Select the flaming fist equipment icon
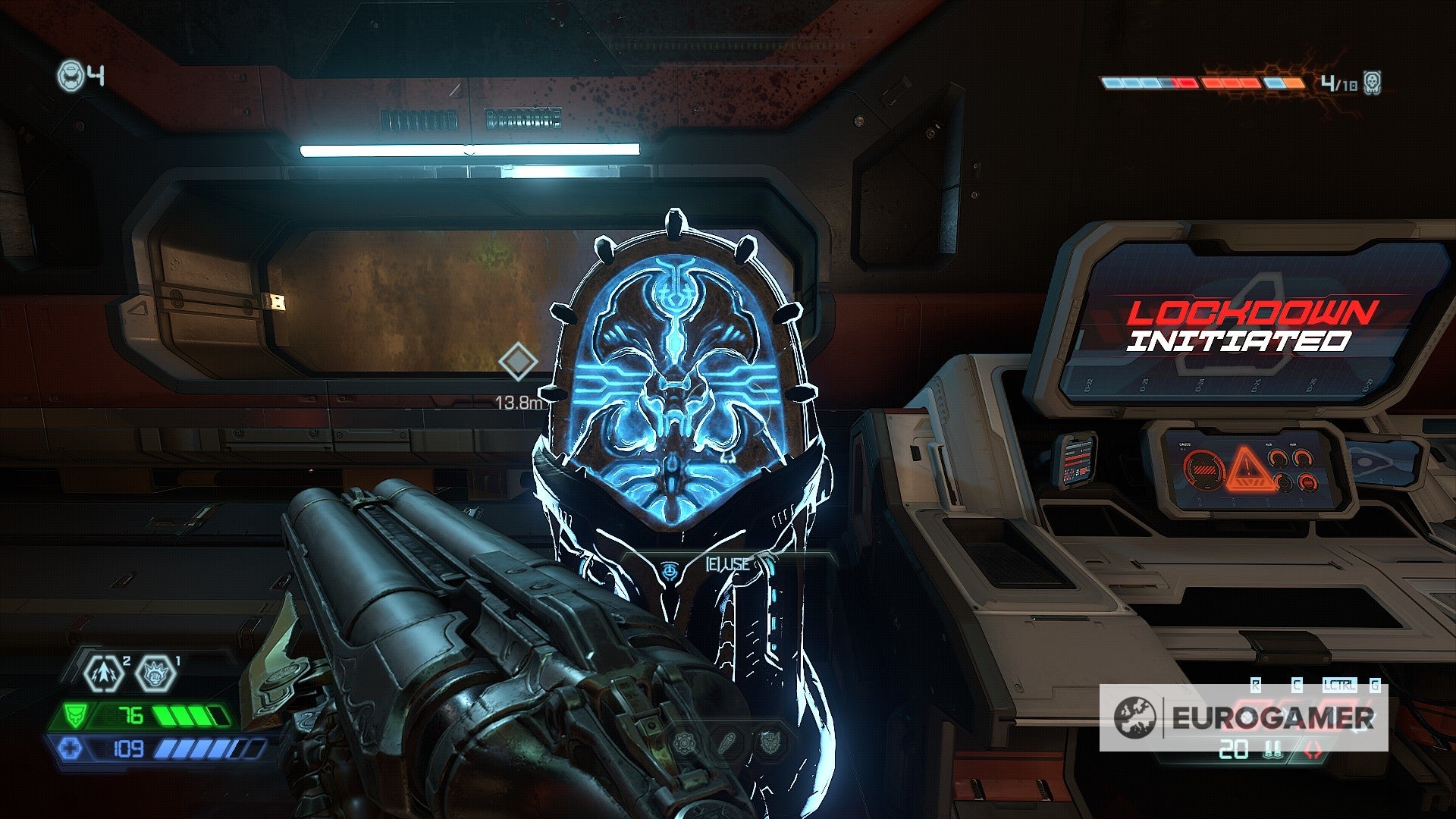The height and width of the screenshot is (819, 1456). pos(155,673)
